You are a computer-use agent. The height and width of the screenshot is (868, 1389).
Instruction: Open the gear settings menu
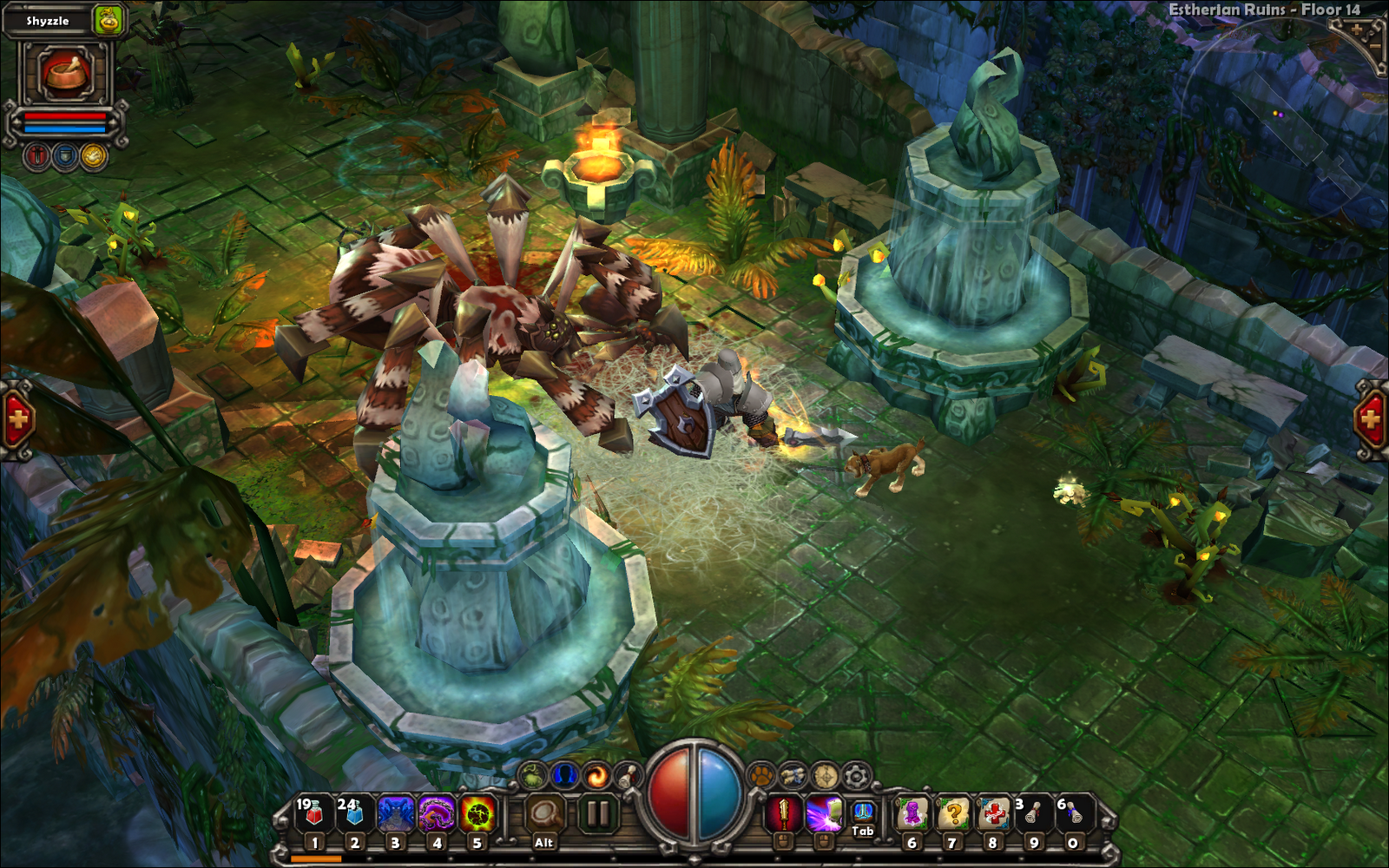pos(857,774)
